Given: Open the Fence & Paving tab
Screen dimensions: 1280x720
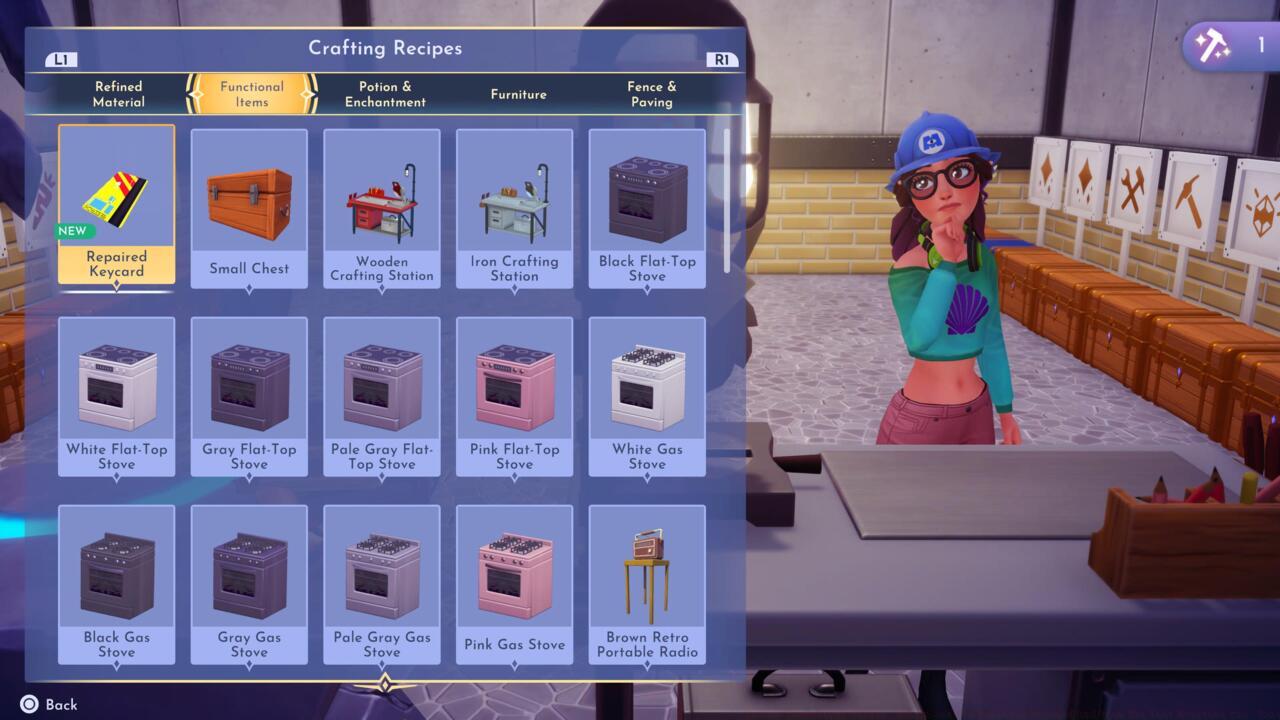Looking at the screenshot, I should [652, 94].
